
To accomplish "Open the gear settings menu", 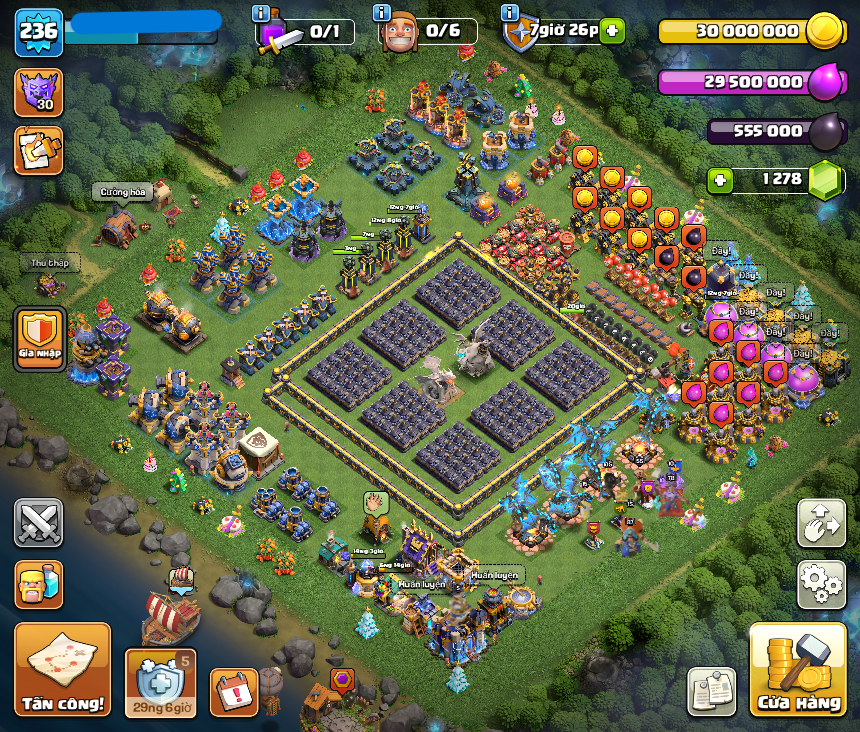I will [821, 584].
